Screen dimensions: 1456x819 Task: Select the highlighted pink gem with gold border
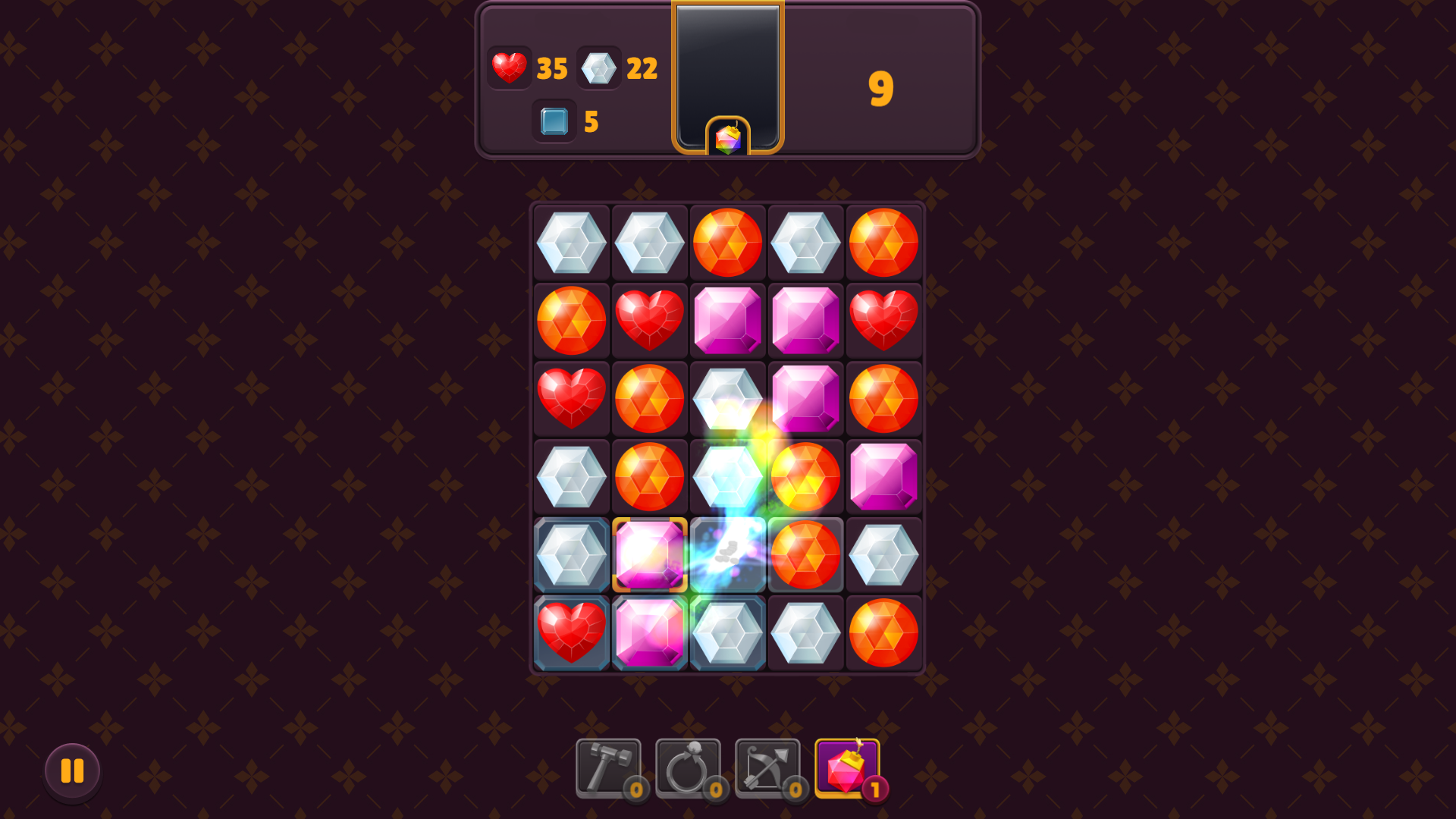tap(650, 554)
